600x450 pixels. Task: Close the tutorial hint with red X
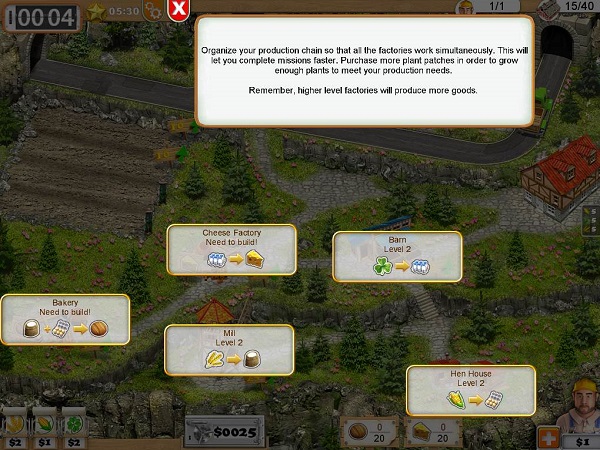(178, 11)
